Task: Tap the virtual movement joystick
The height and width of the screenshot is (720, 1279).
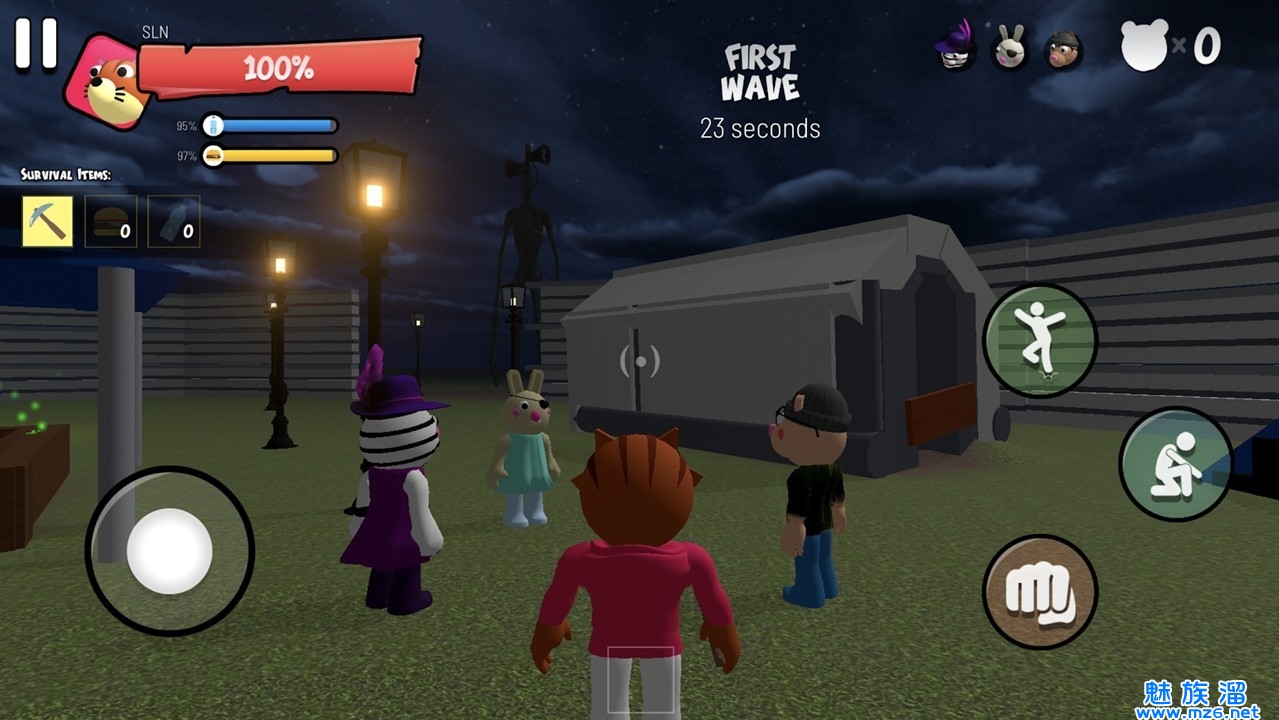Action: click(x=169, y=551)
